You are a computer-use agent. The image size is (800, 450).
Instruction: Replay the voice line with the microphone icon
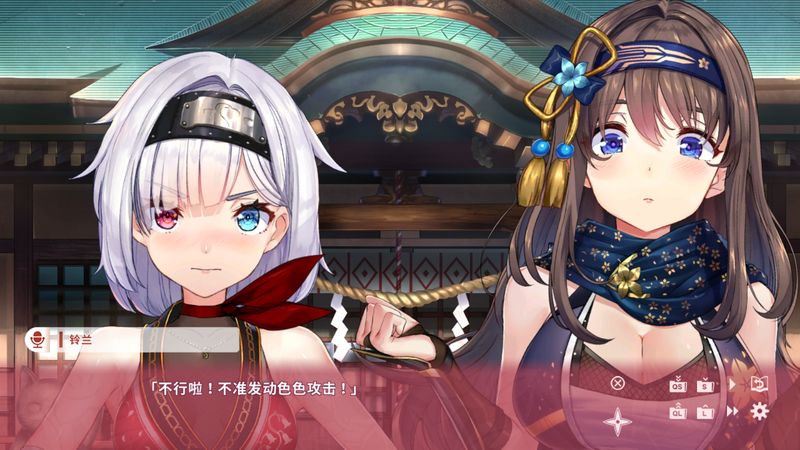(37, 341)
